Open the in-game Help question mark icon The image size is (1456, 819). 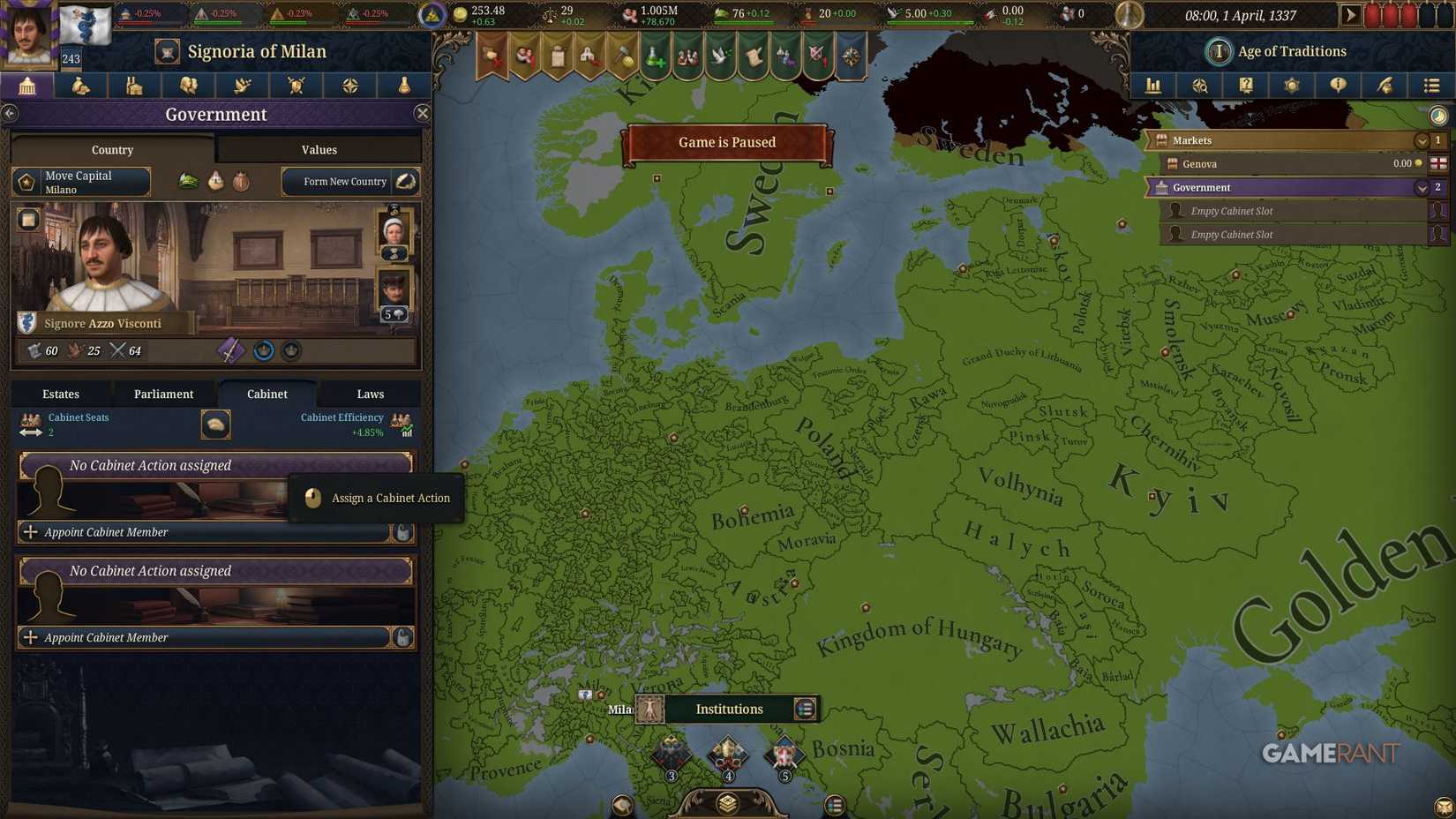coord(1246,86)
